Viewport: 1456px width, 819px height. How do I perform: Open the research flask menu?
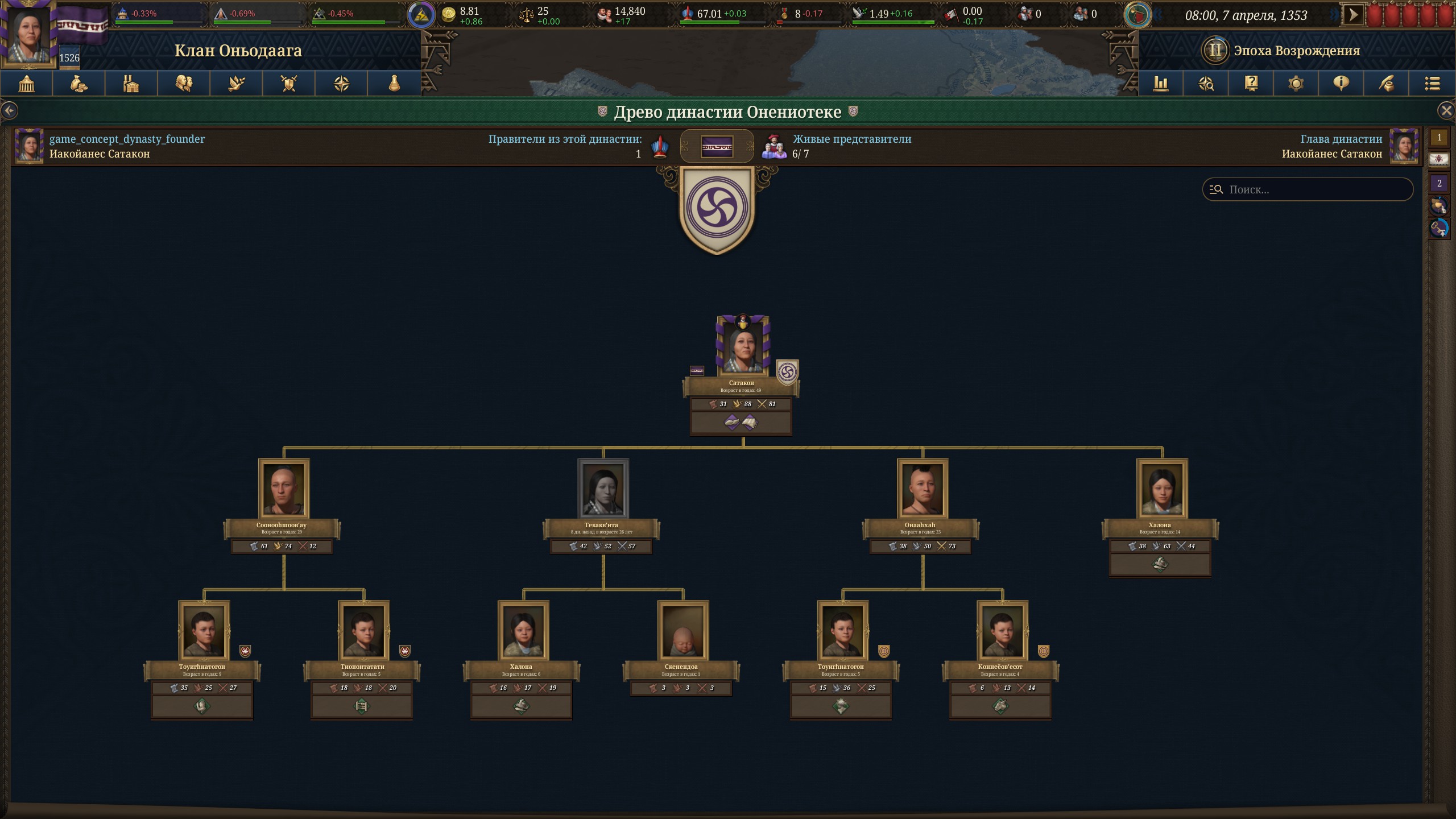pos(394,84)
